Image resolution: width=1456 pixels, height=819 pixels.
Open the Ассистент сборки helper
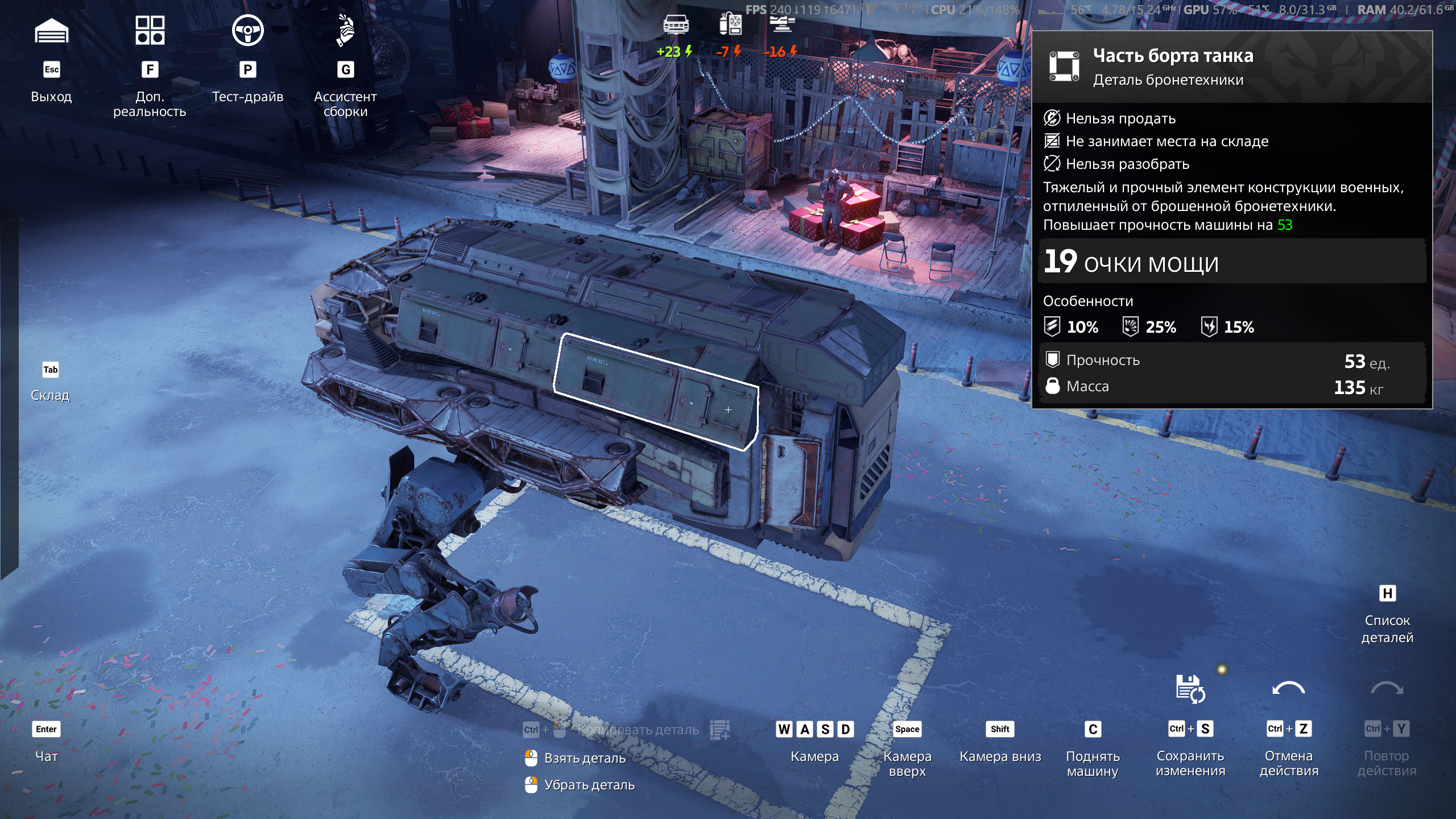tap(345, 31)
